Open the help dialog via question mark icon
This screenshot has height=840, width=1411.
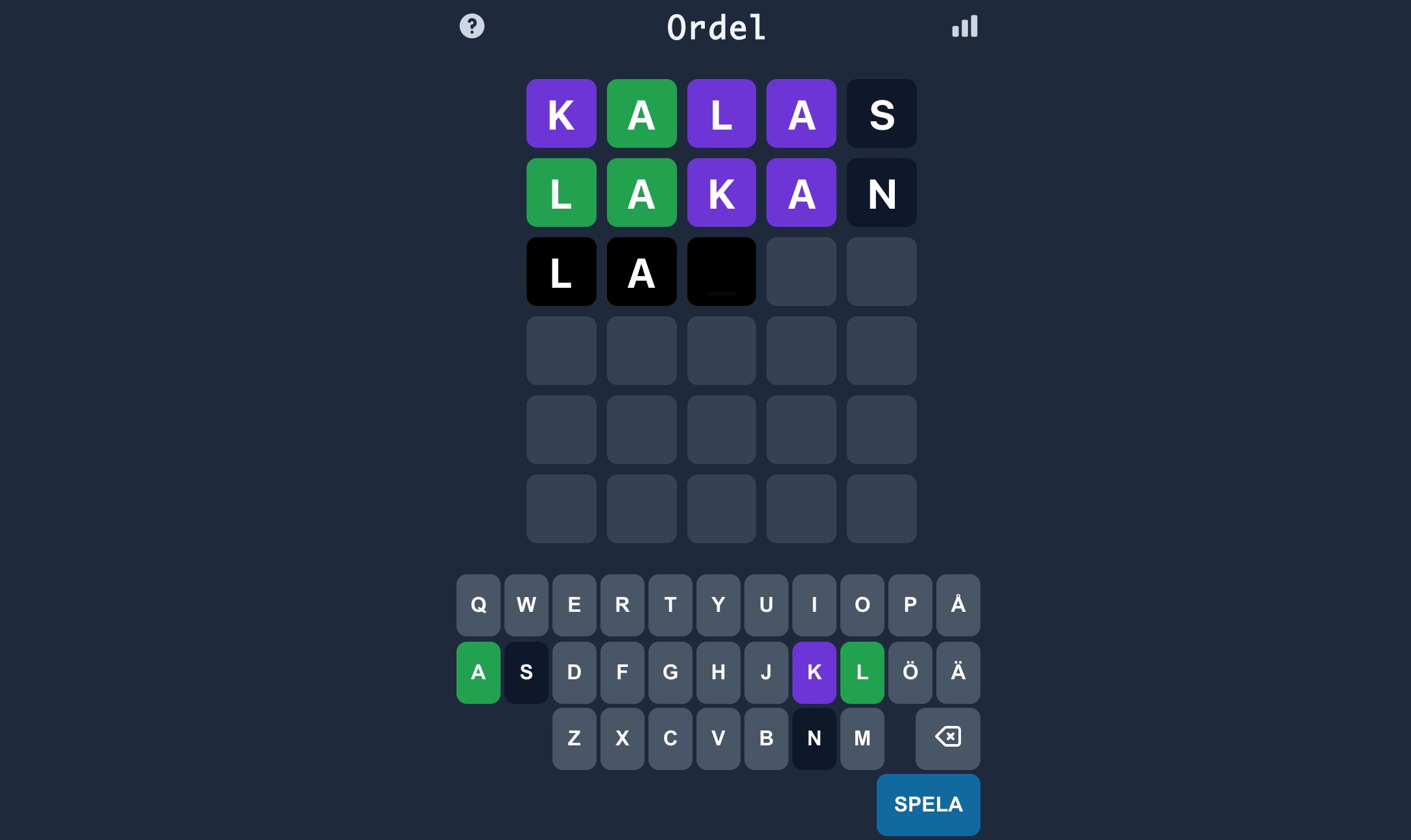click(471, 26)
